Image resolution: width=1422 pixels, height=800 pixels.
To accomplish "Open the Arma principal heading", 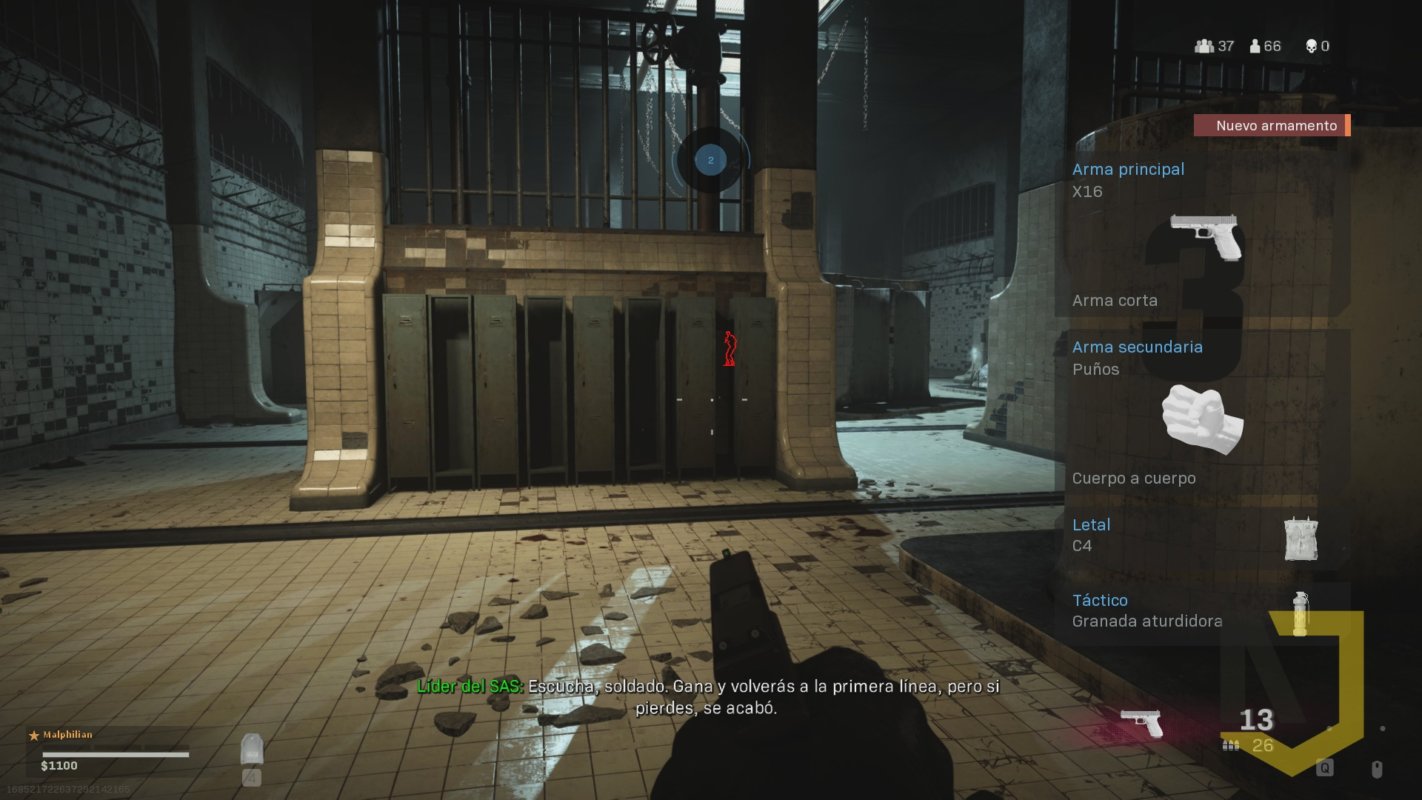I will click(1128, 169).
